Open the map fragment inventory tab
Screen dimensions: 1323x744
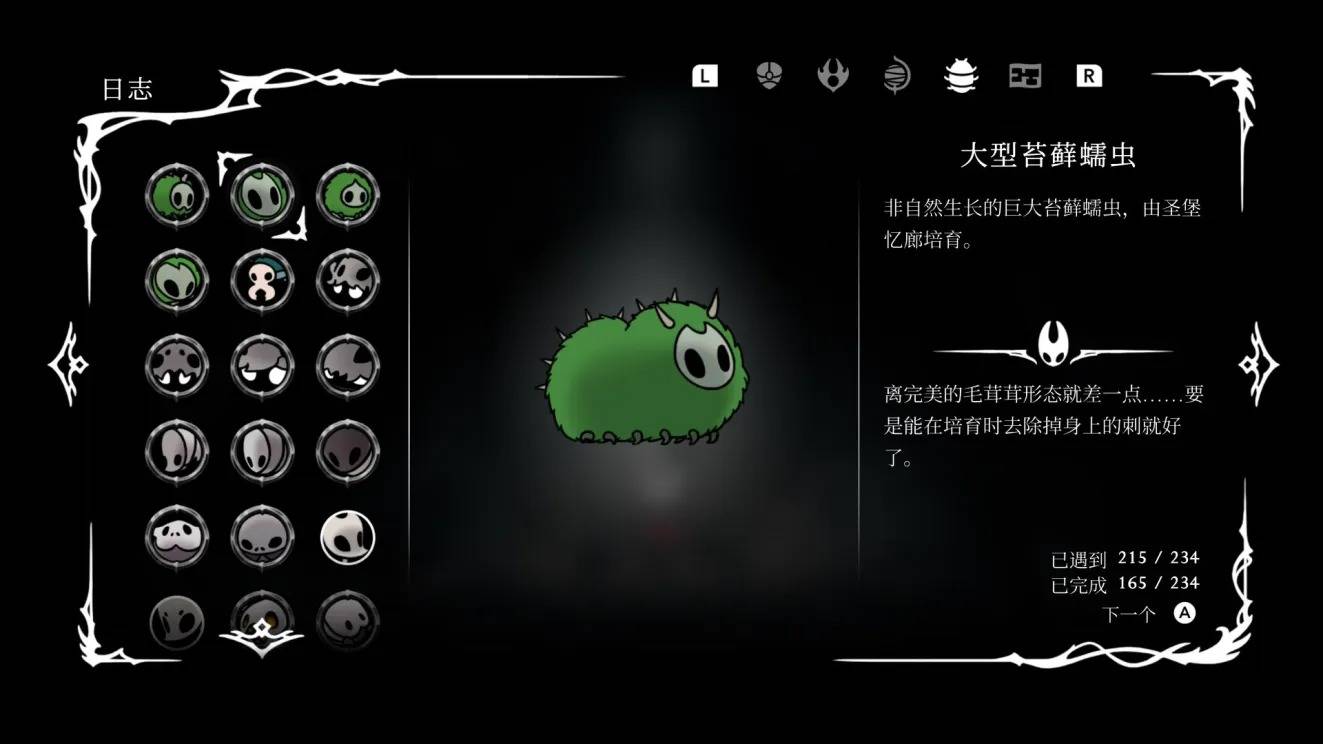coord(1024,75)
